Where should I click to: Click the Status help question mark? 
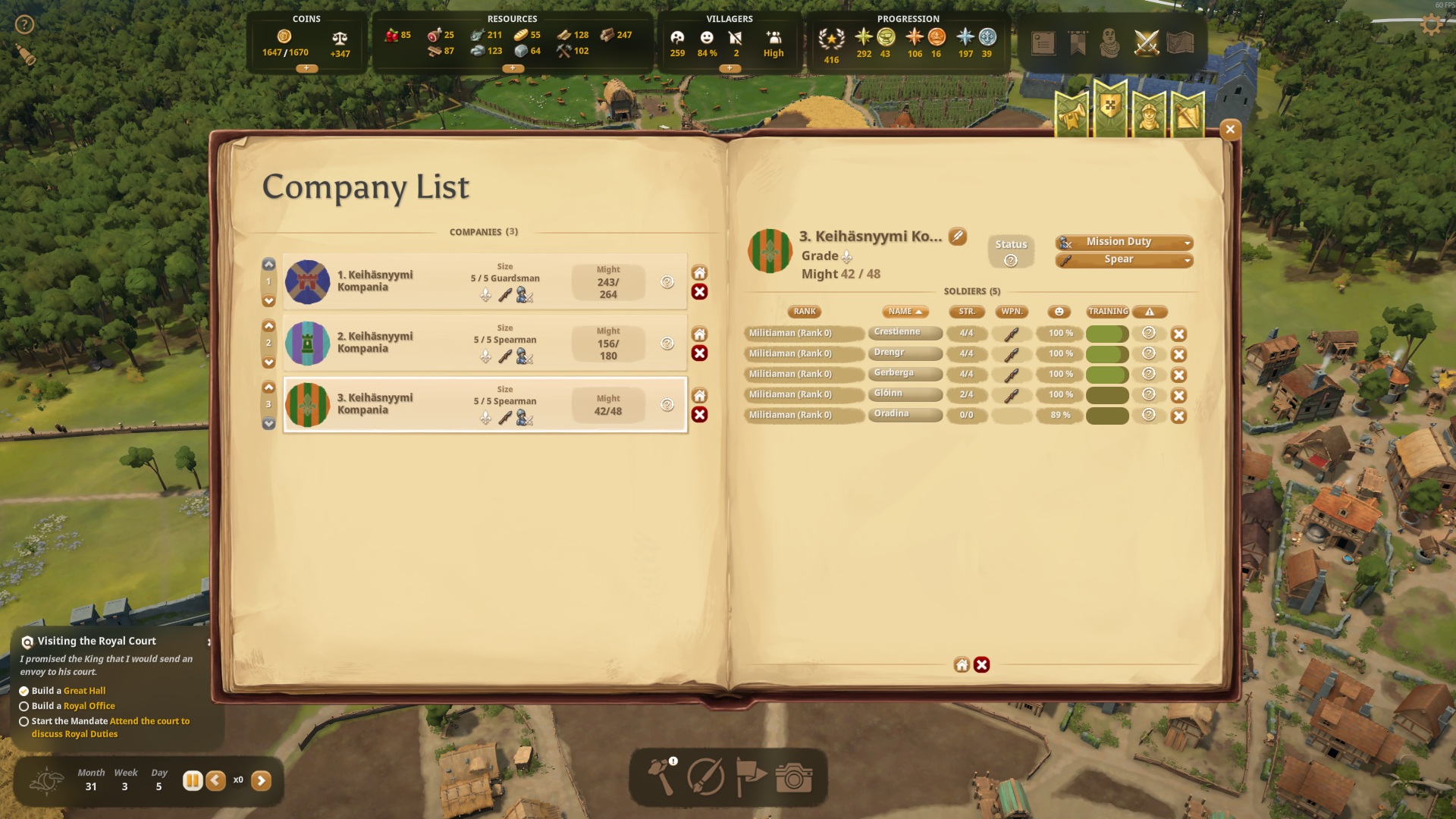click(1010, 261)
